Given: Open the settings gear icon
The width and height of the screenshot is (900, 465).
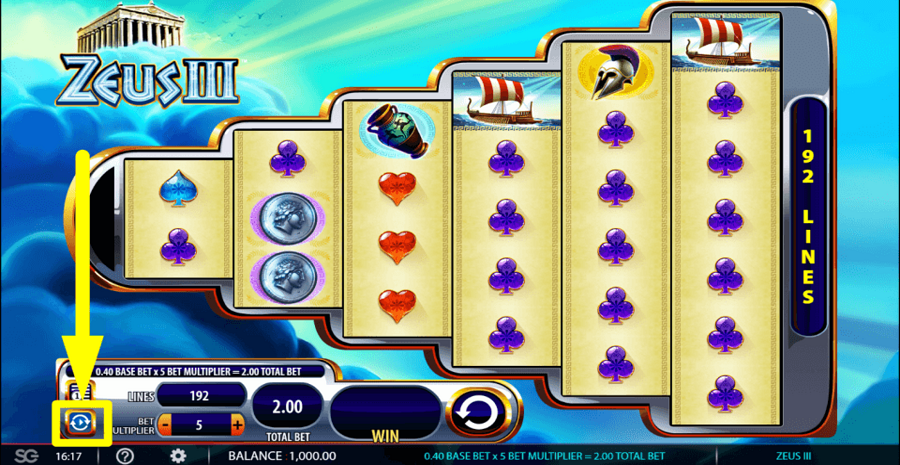Looking at the screenshot, I should 178,456.
